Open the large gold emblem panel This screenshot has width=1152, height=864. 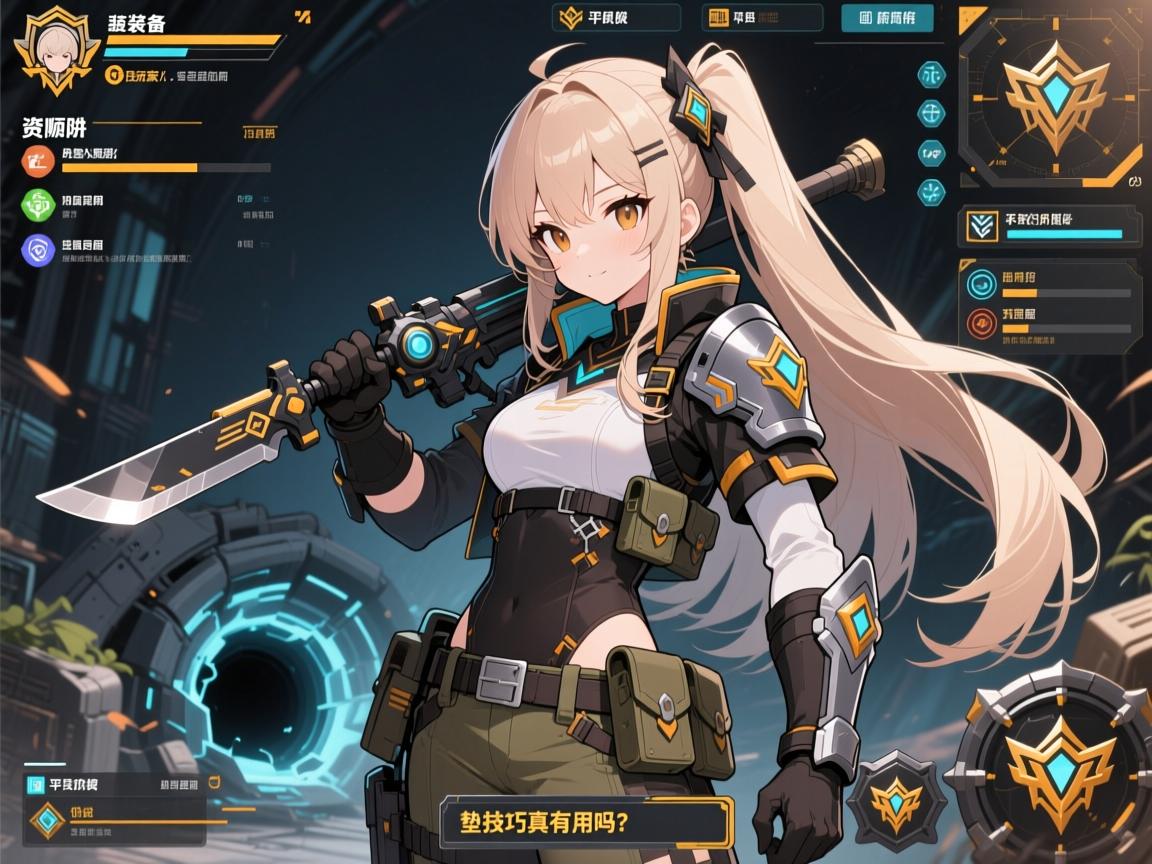pos(1047,98)
